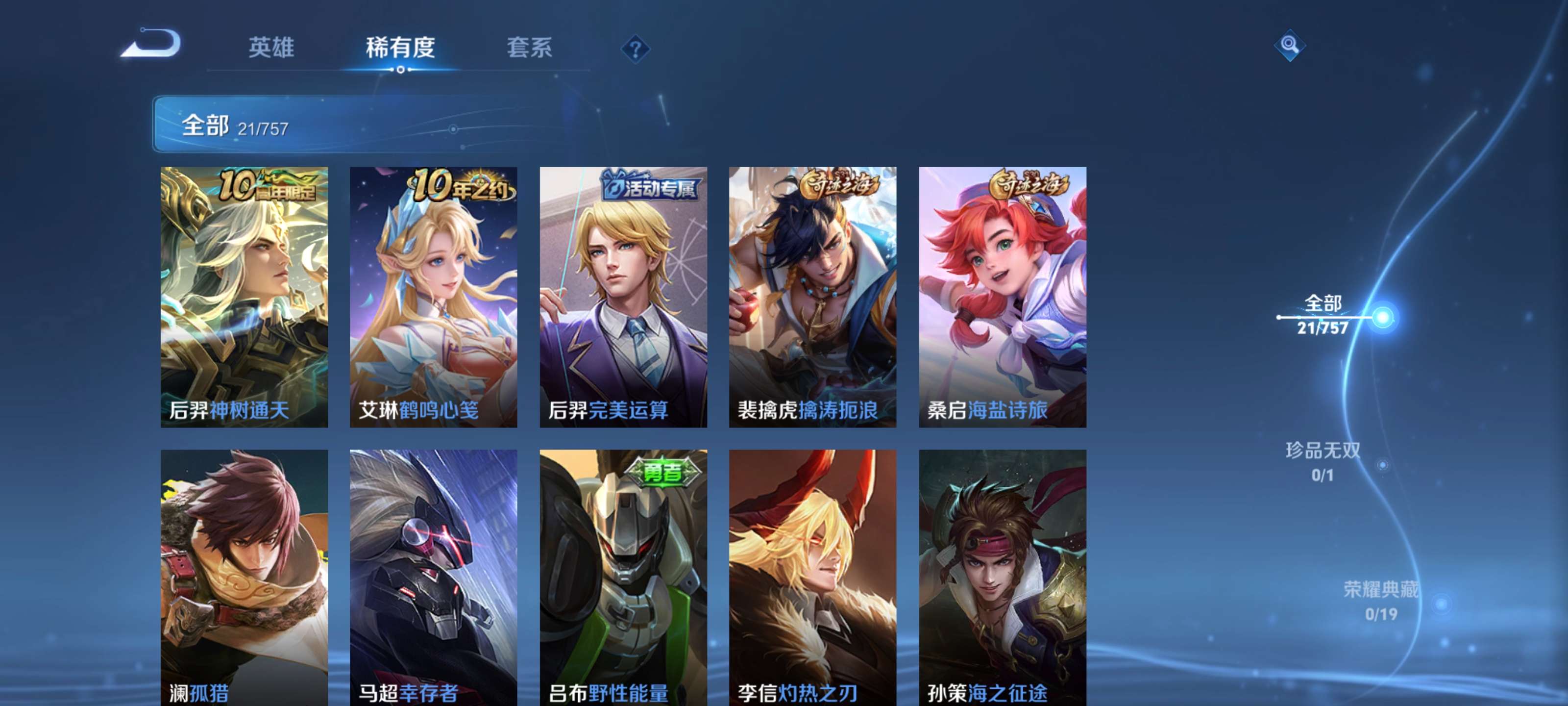This screenshot has width=1568, height=706.
Task: Open the help question mark icon
Action: (636, 50)
